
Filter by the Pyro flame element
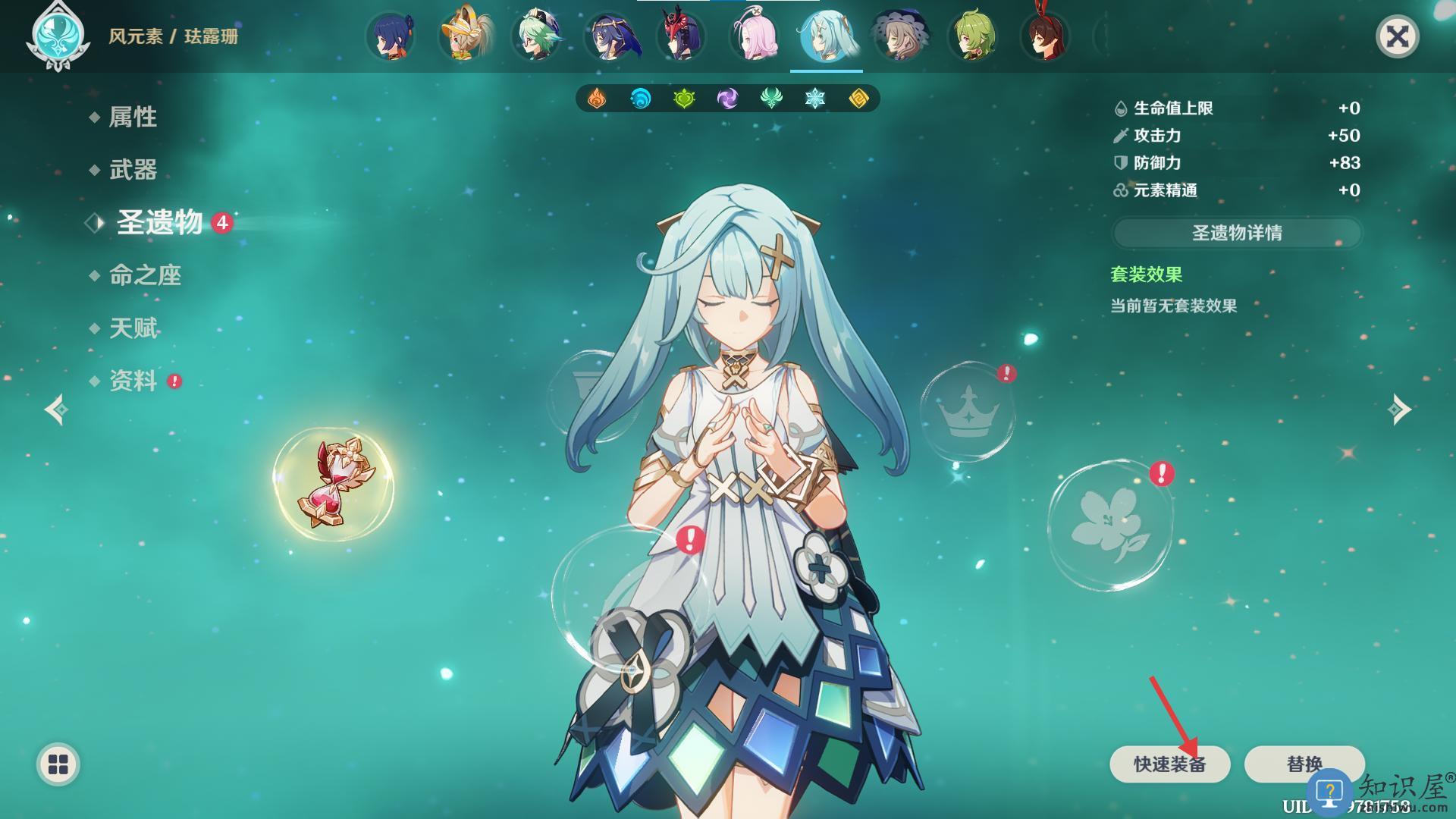pyautogui.click(x=597, y=99)
